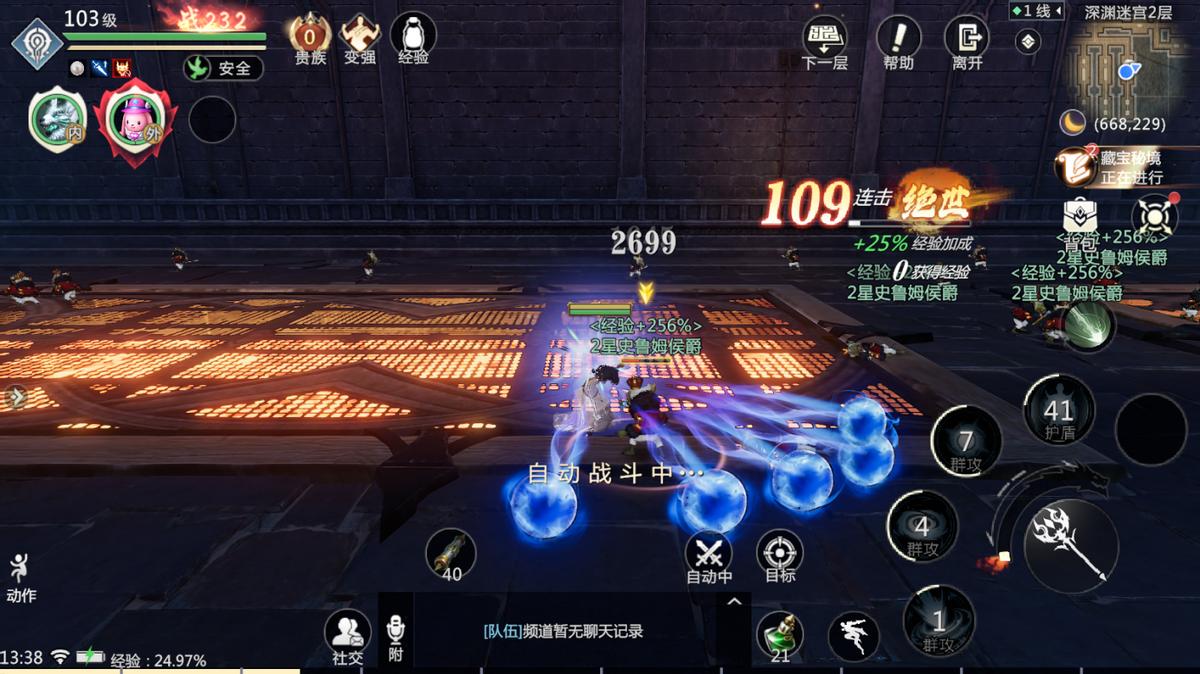Image resolution: width=1200 pixels, height=674 pixels.
Task: Open the 变强 power-up menu
Action: coord(360,38)
